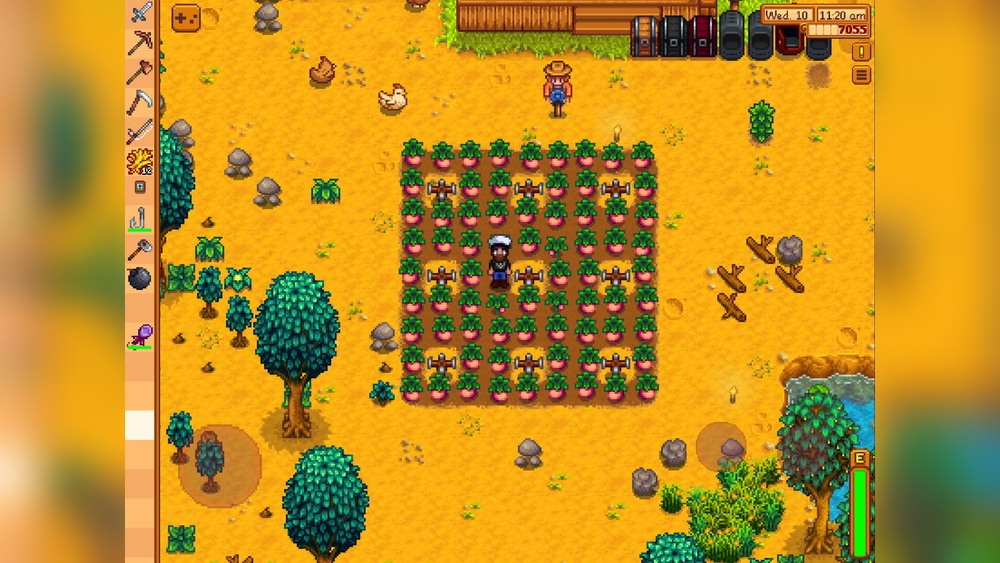Select the scythe tool
Screen dimensions: 1000x563
[x=140, y=101]
